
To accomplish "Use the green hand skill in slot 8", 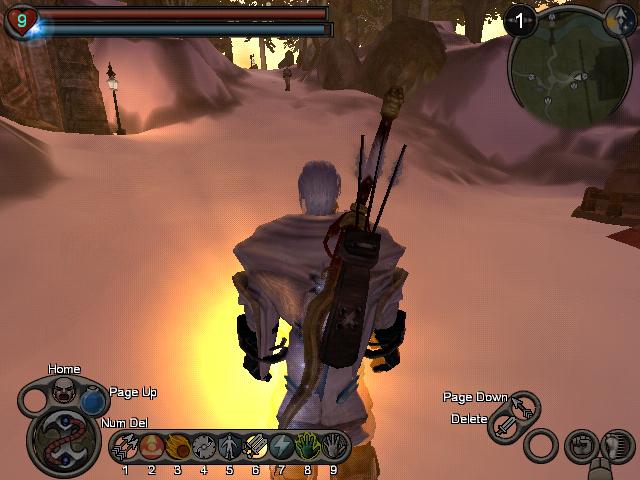I will pos(307,447).
